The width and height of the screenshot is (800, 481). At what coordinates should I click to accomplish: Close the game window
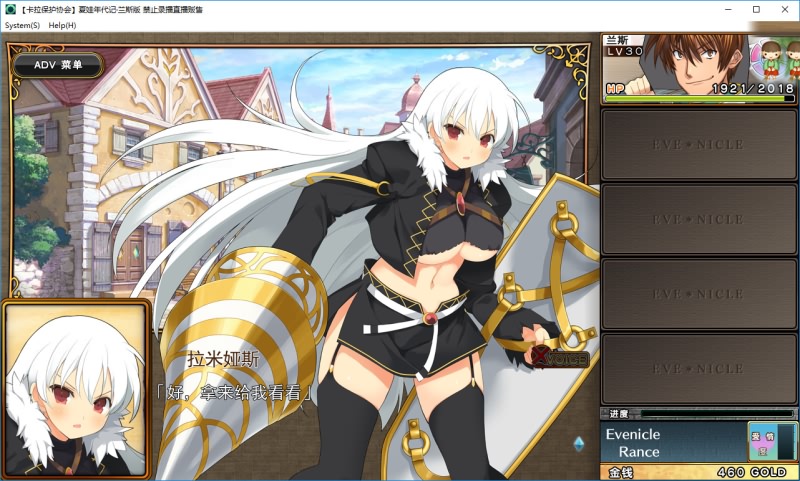(781, 9)
